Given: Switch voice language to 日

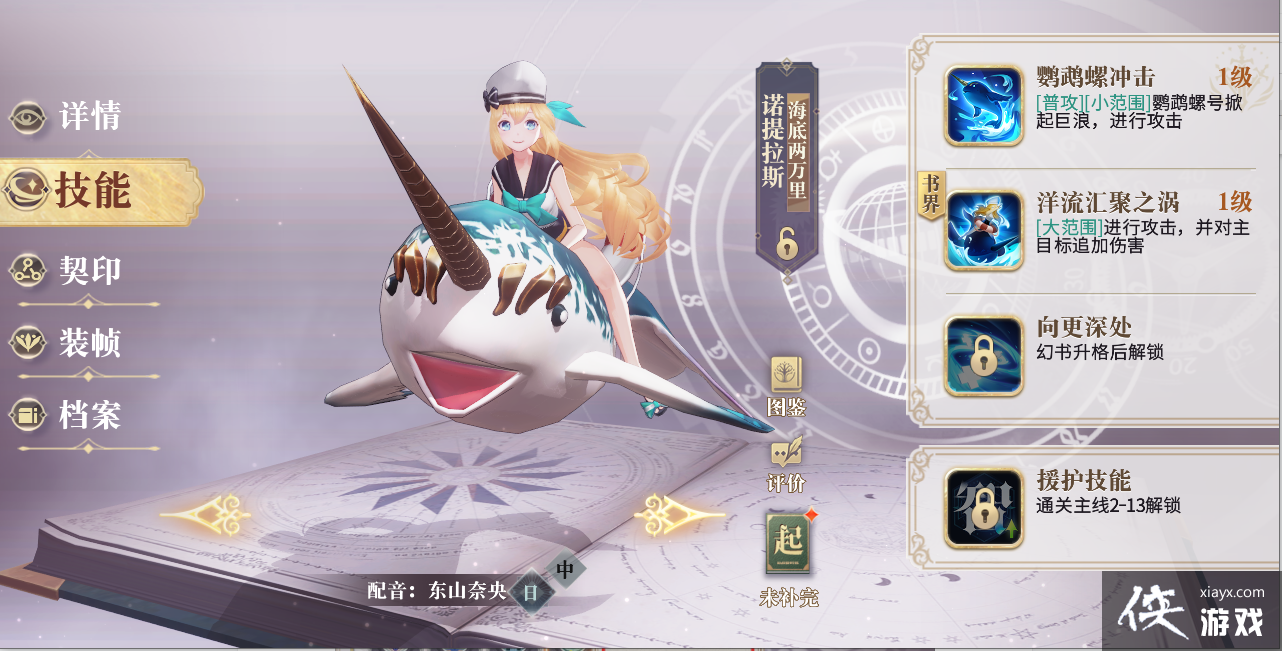Looking at the screenshot, I should tap(531, 592).
